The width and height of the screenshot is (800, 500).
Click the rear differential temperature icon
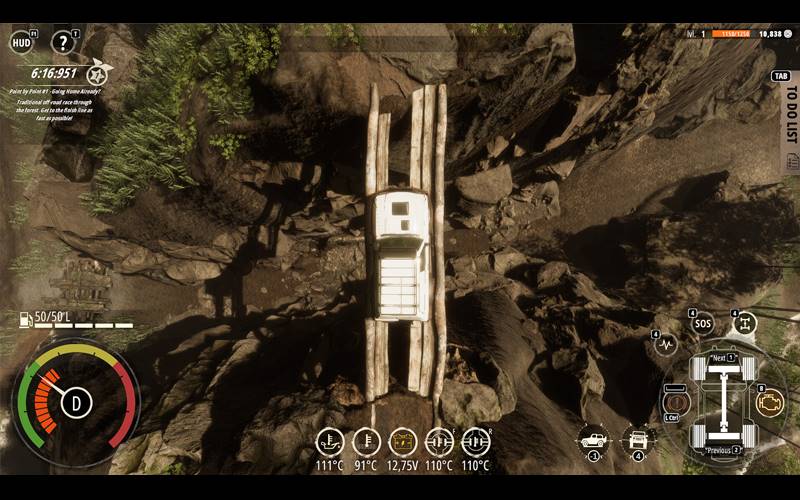[476, 441]
